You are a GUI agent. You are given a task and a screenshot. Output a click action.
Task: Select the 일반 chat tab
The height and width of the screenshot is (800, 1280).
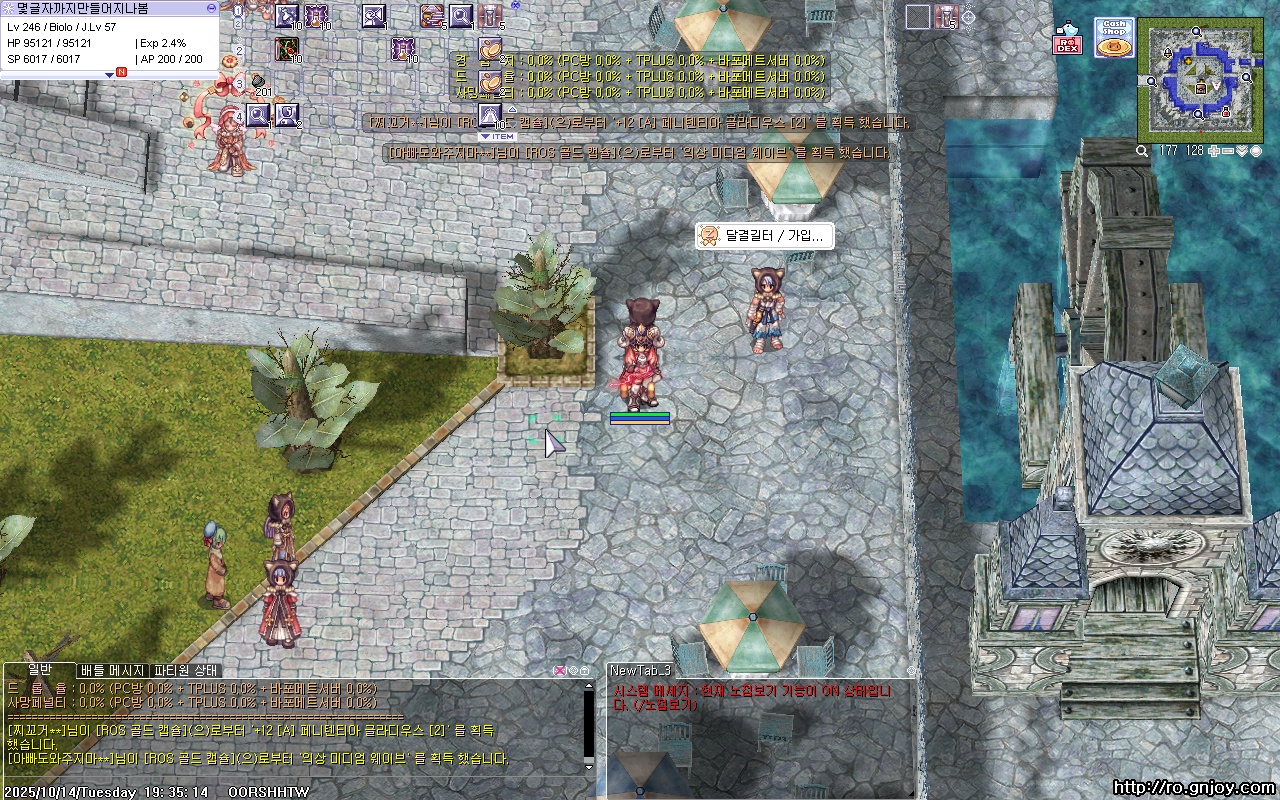pos(40,669)
